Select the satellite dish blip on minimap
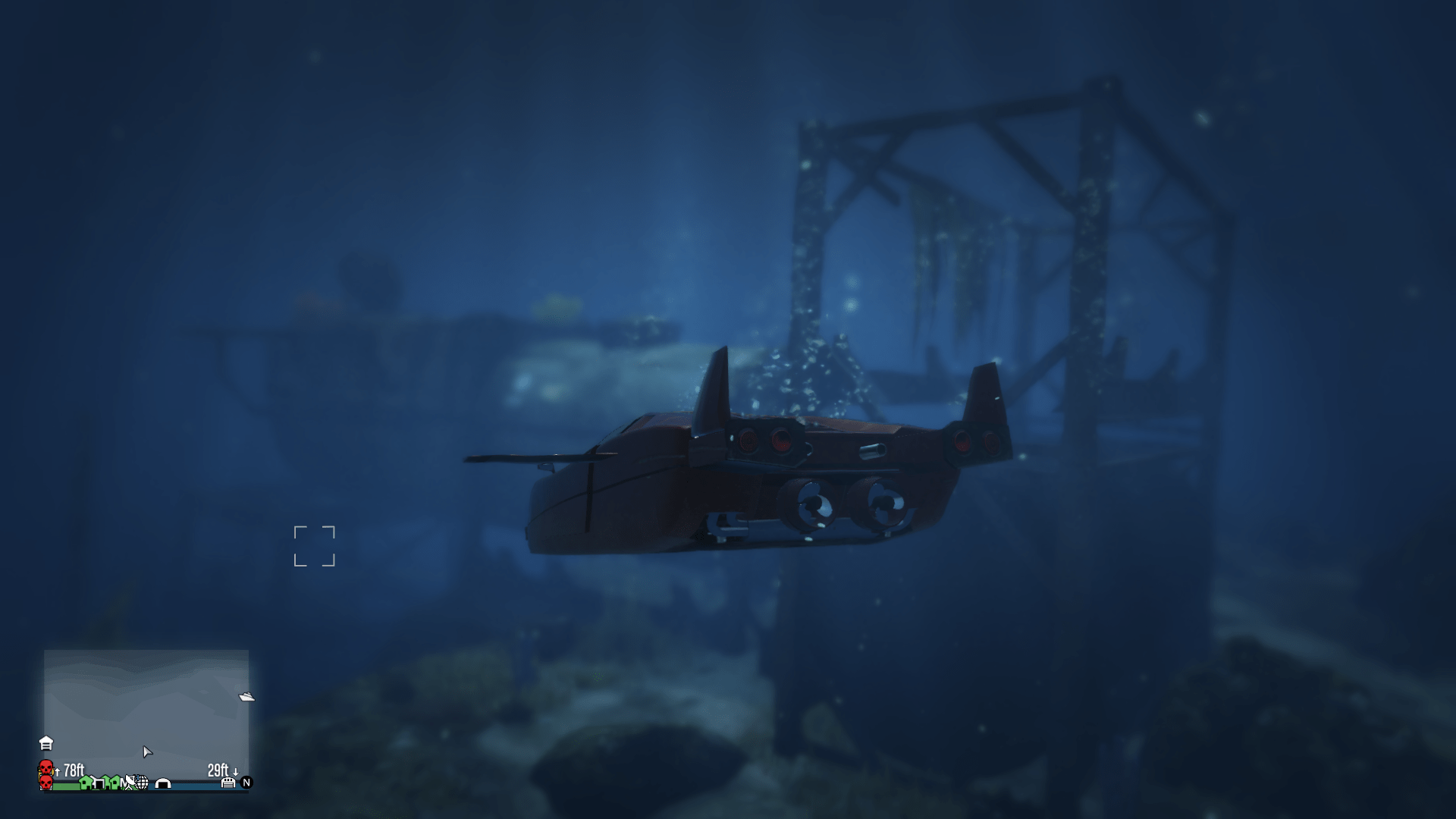The image size is (1456, 819). [x=130, y=782]
